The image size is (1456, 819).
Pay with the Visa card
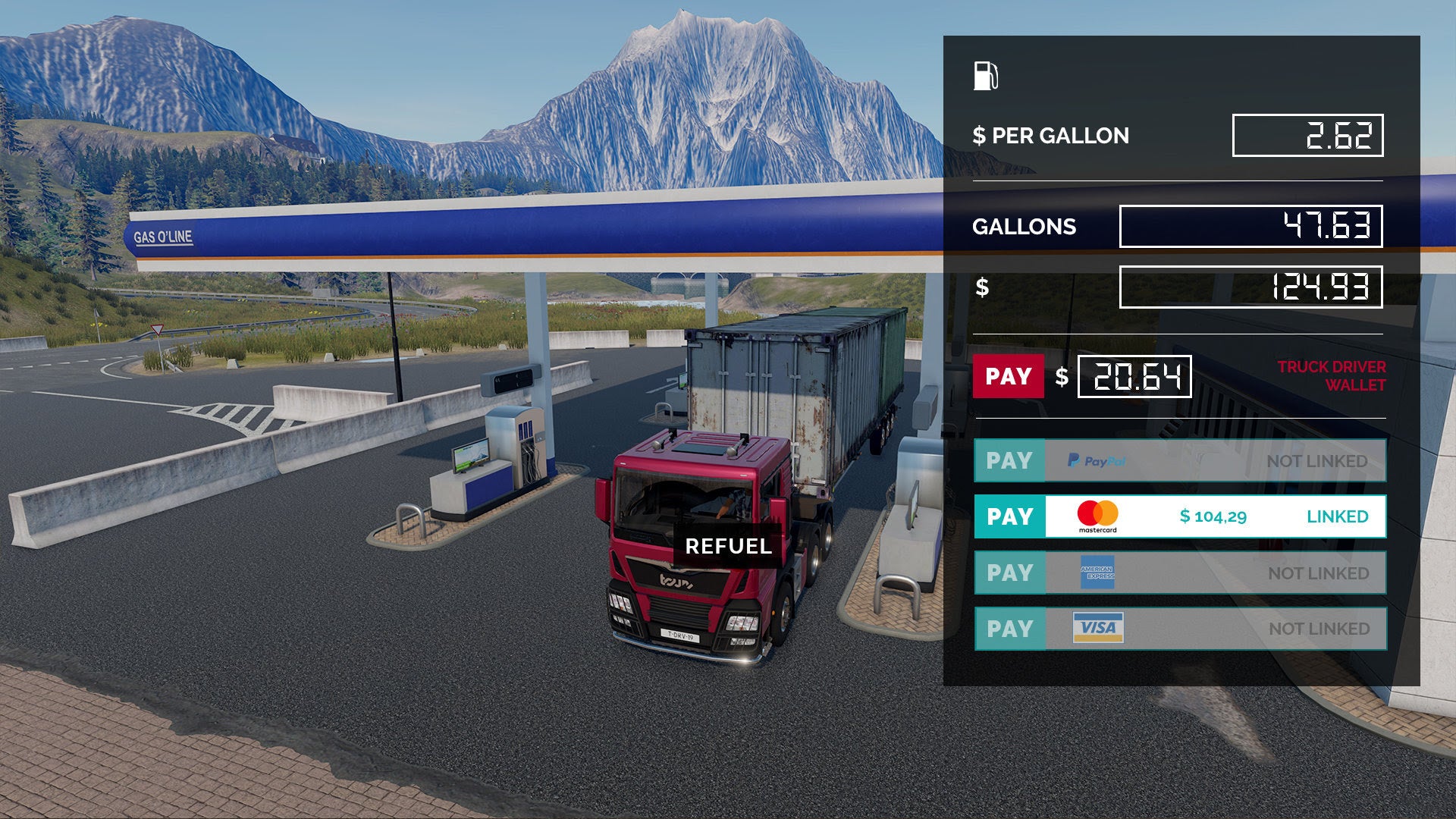1009,629
